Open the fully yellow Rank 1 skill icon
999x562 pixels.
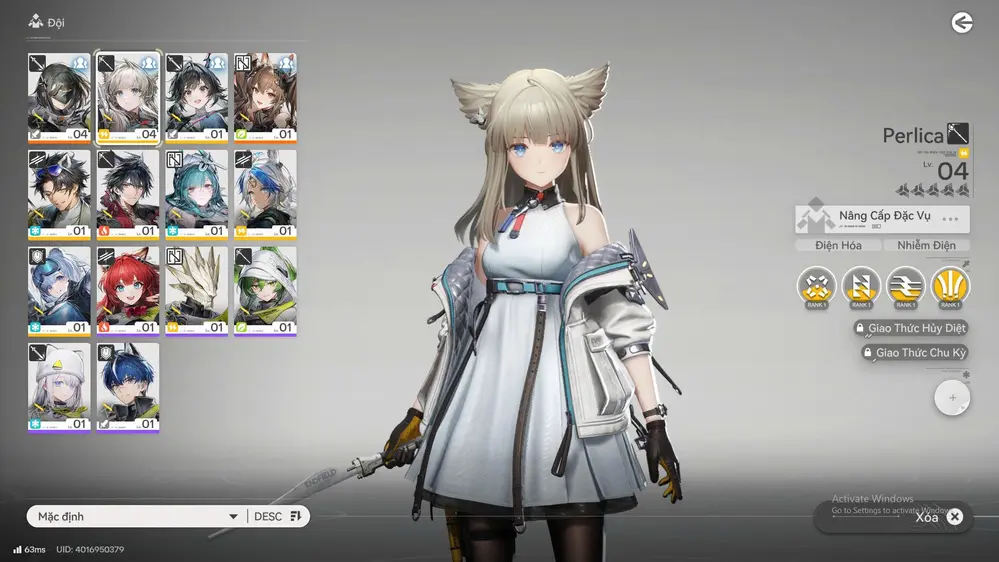tap(950, 286)
